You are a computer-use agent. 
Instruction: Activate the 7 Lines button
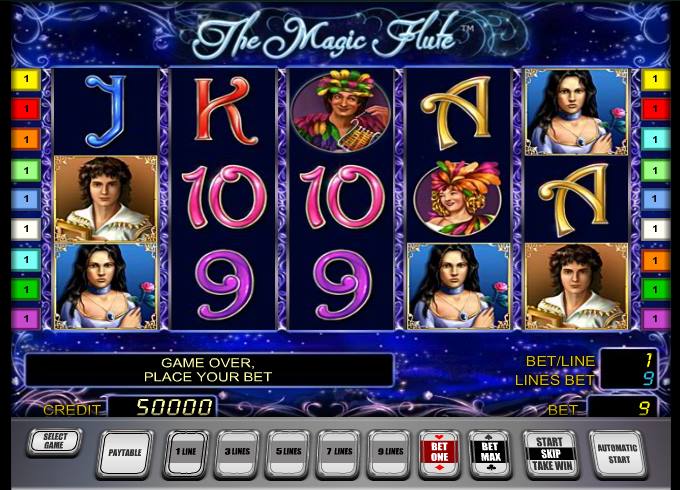pos(339,452)
